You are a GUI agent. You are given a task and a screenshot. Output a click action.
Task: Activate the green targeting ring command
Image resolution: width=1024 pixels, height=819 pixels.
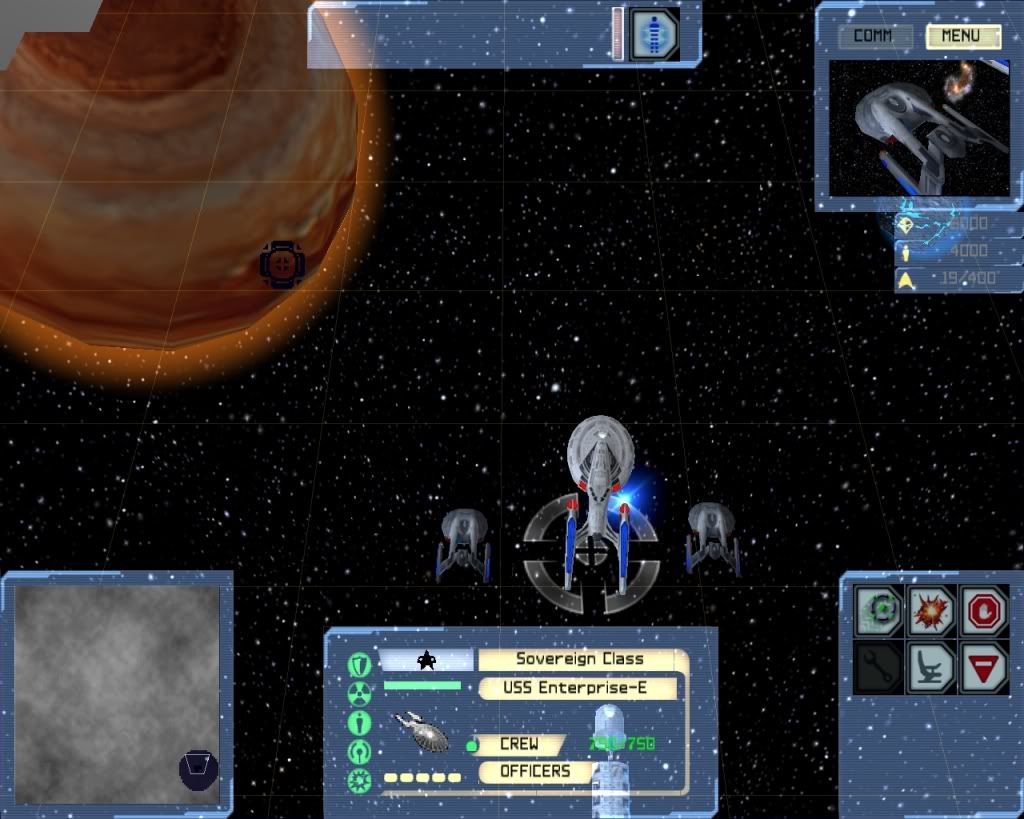879,610
